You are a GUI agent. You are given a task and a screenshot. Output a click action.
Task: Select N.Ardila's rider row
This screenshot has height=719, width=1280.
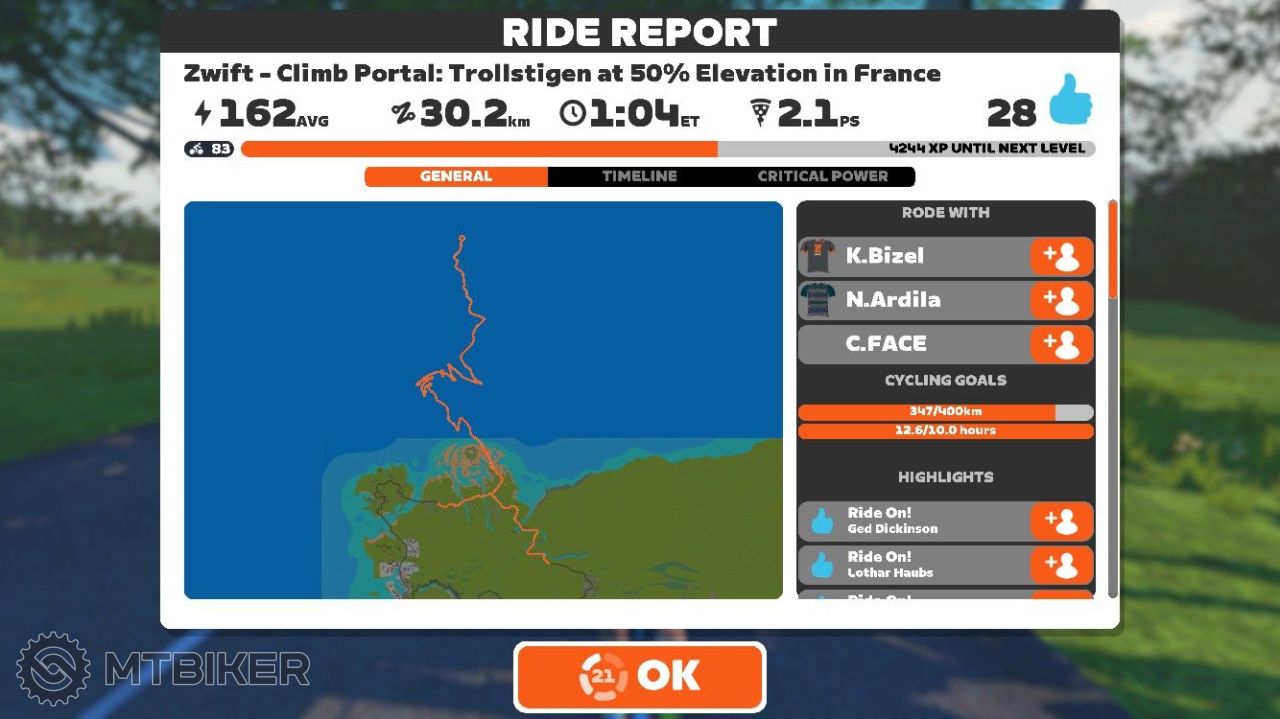tap(910, 300)
